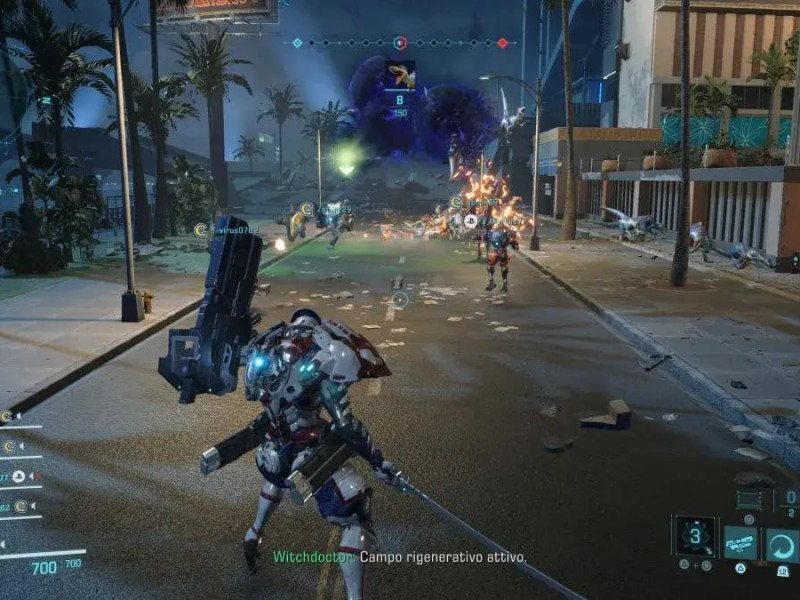This screenshot has width=800, height=600.
Task: Use the twin-blade weapon skill icon
Action: click(x=741, y=543)
